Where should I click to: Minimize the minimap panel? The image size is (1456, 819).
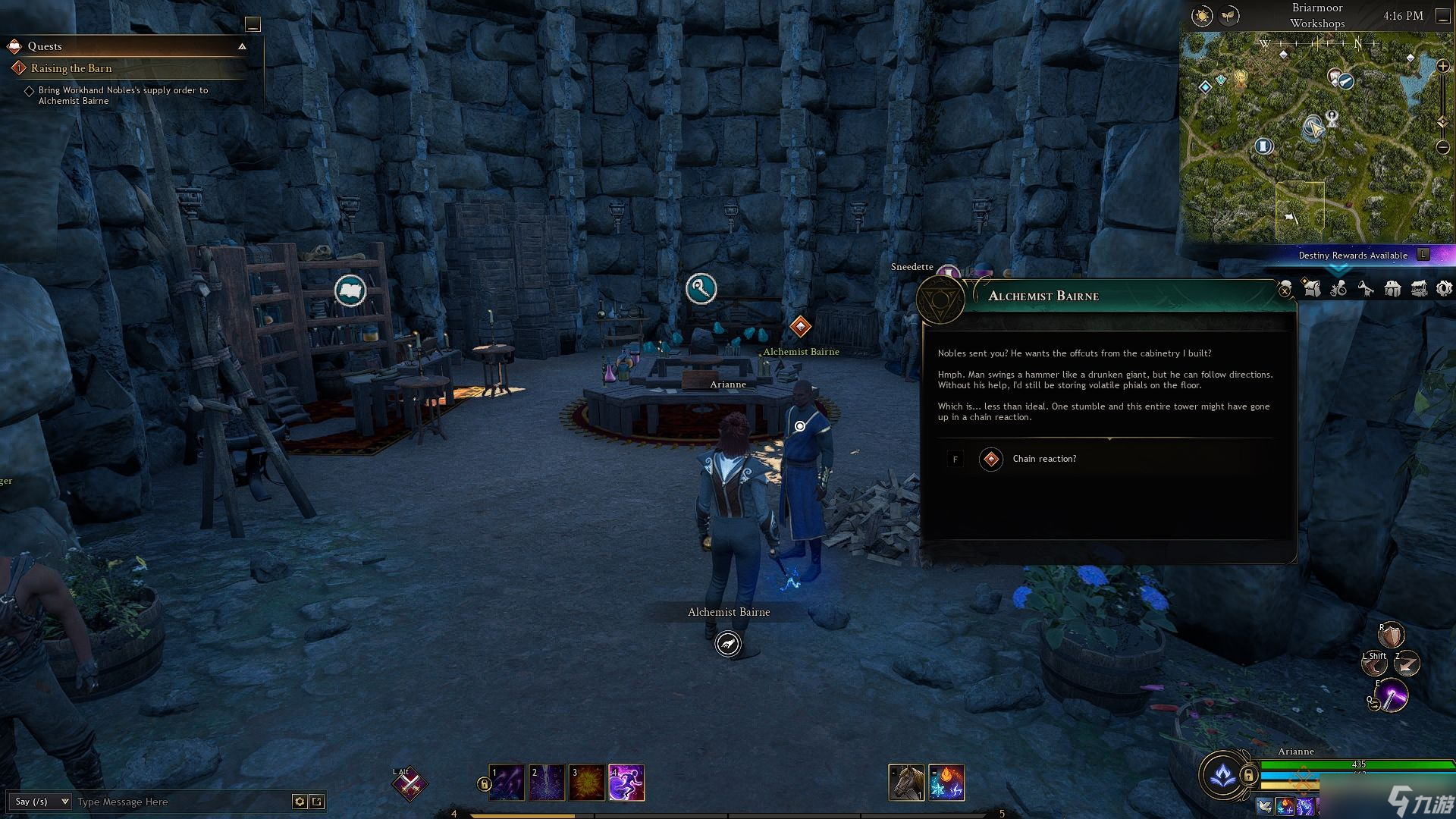click(1442, 16)
